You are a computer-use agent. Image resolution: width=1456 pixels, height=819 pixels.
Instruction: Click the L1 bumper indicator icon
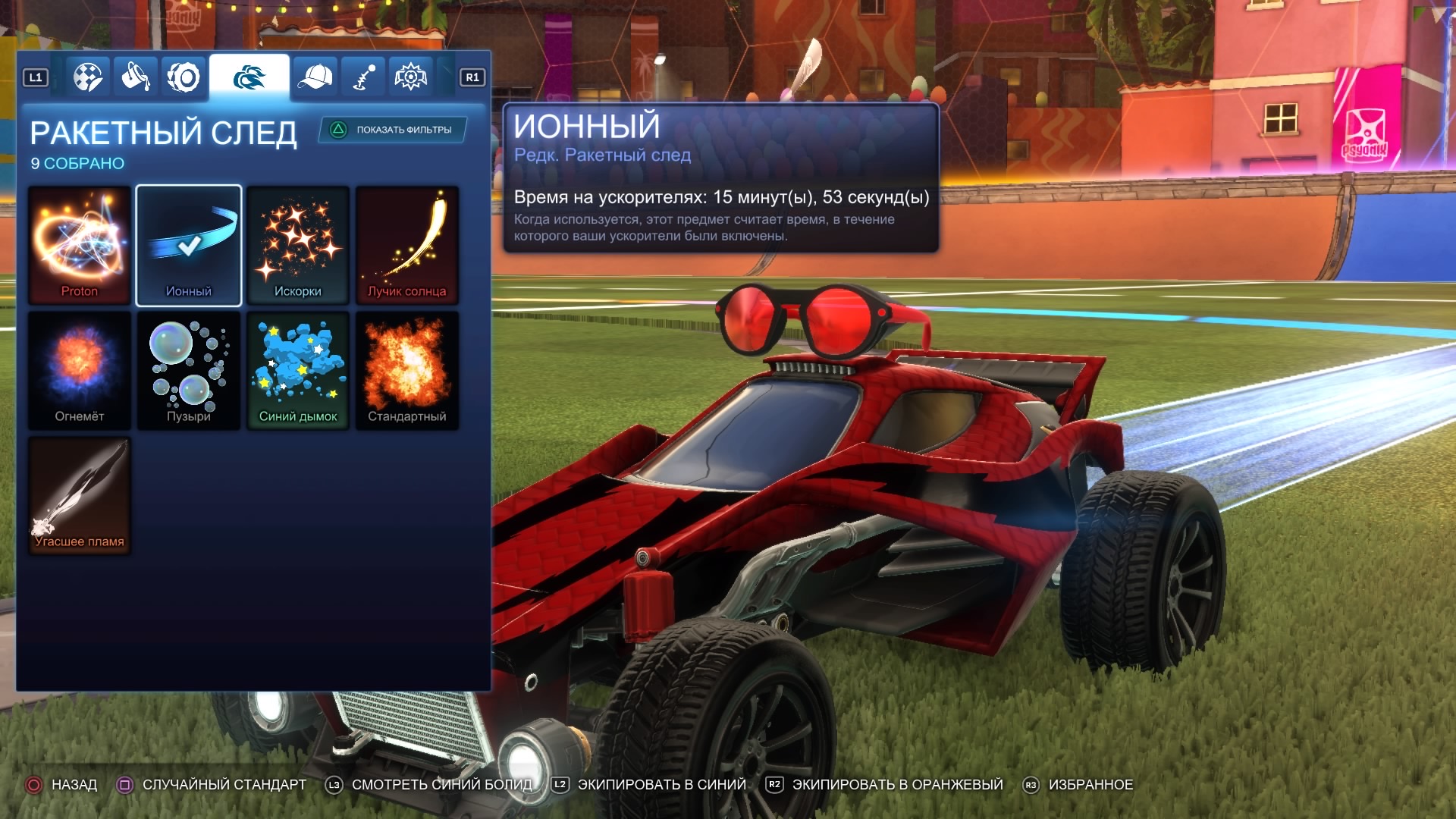36,76
